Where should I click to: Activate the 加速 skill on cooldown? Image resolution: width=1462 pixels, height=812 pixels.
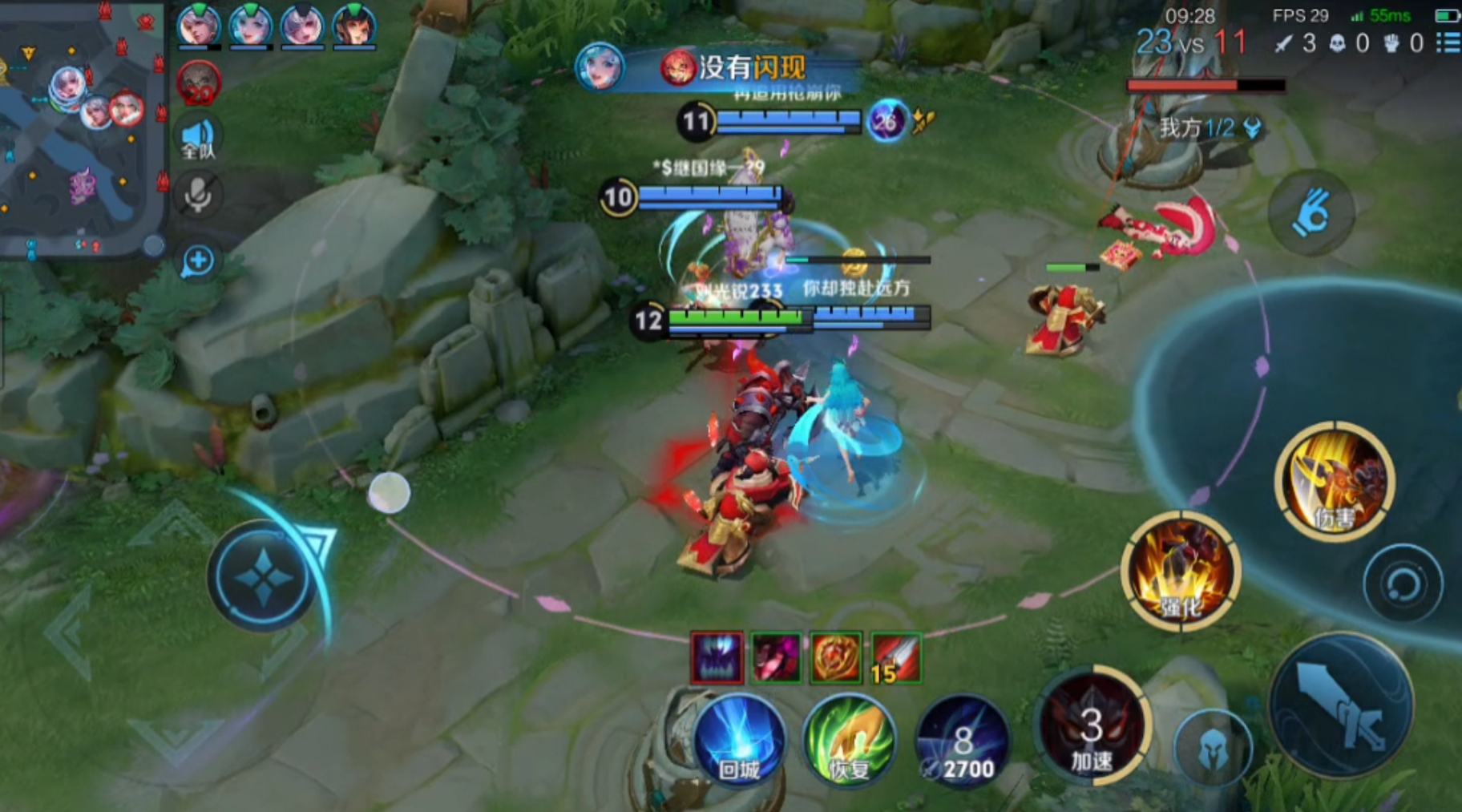click(x=1092, y=725)
